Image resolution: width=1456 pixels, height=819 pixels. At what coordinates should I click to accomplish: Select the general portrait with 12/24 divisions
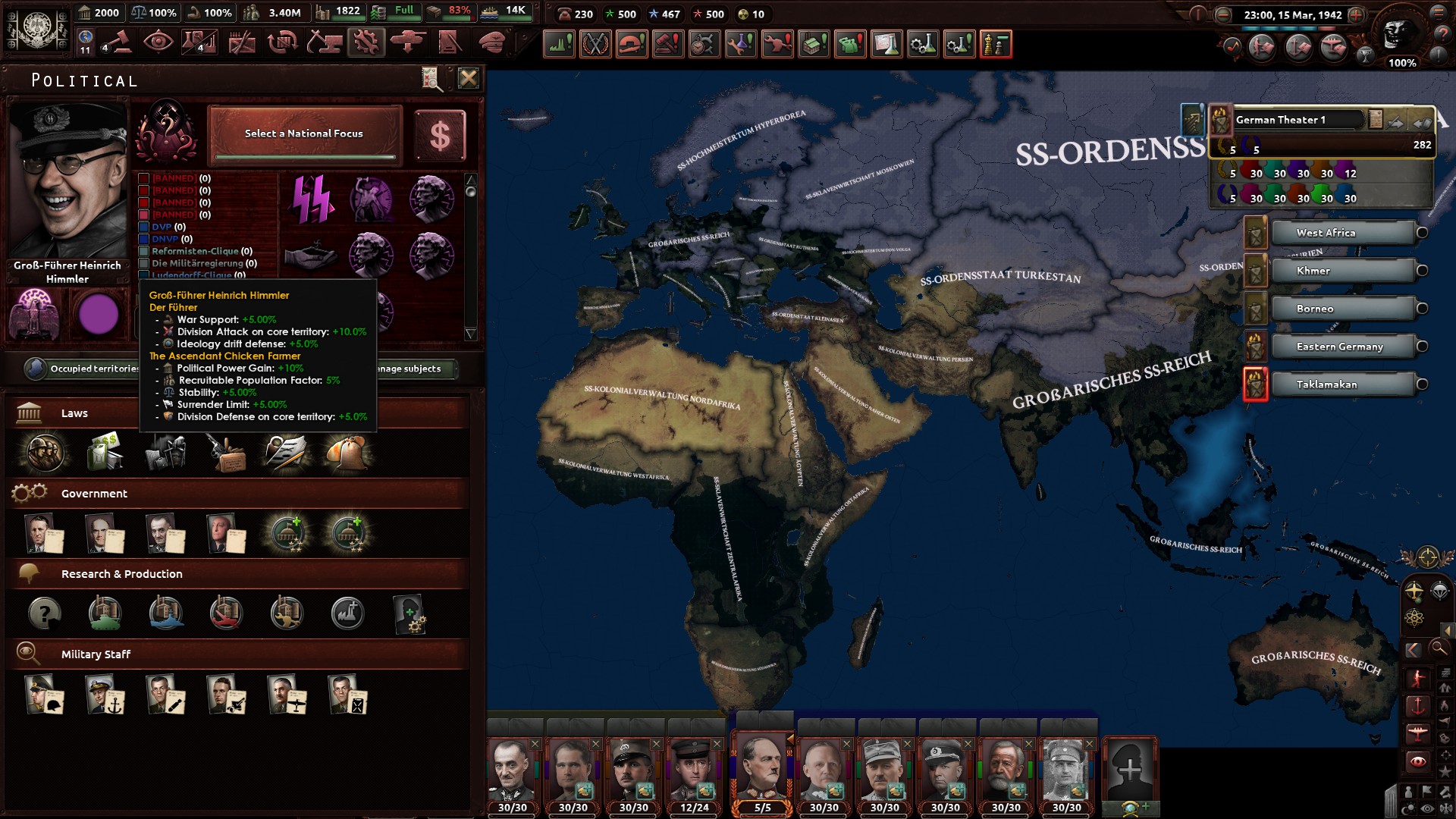[x=694, y=772]
